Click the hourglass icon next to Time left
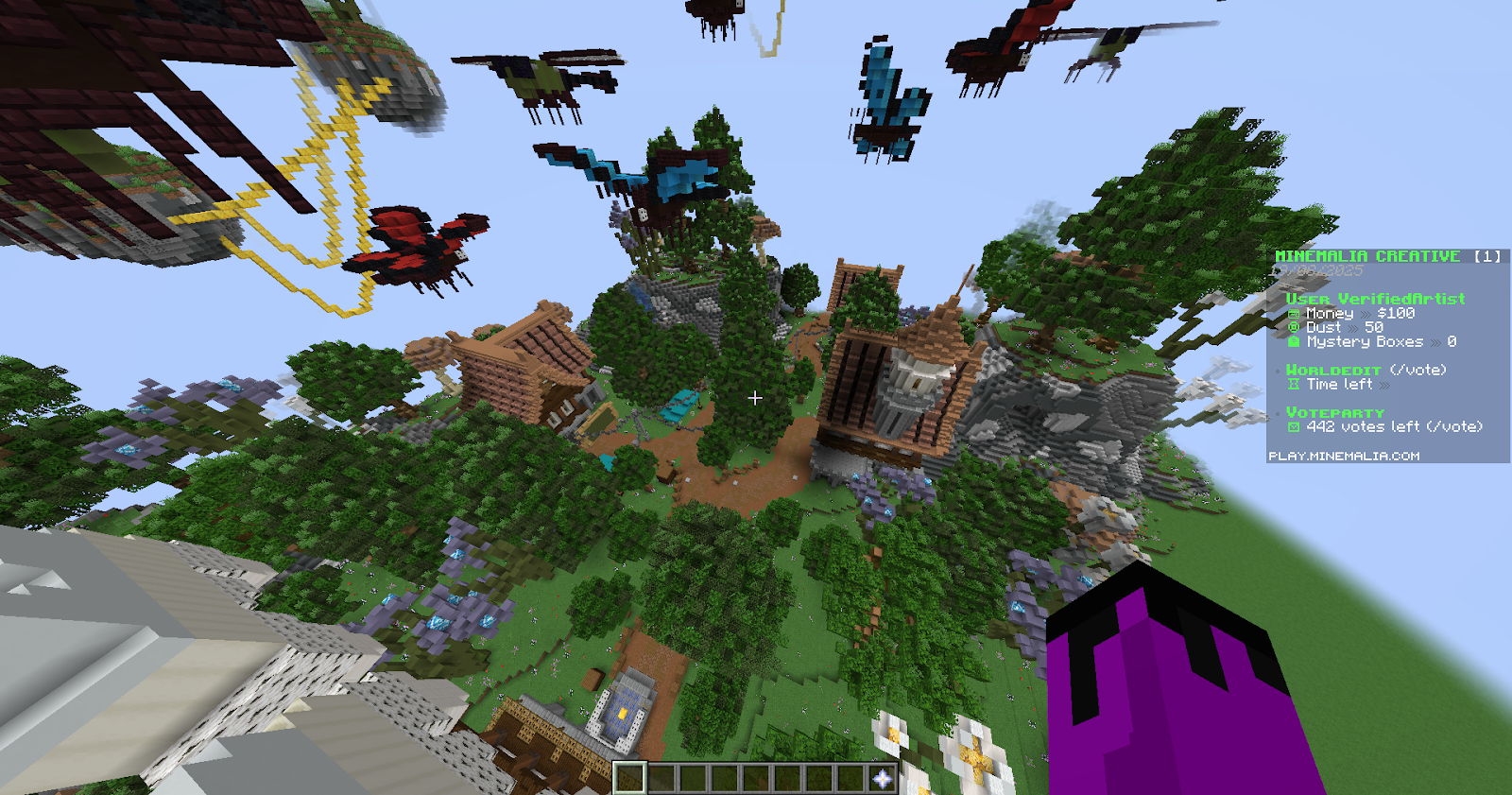 (1294, 384)
